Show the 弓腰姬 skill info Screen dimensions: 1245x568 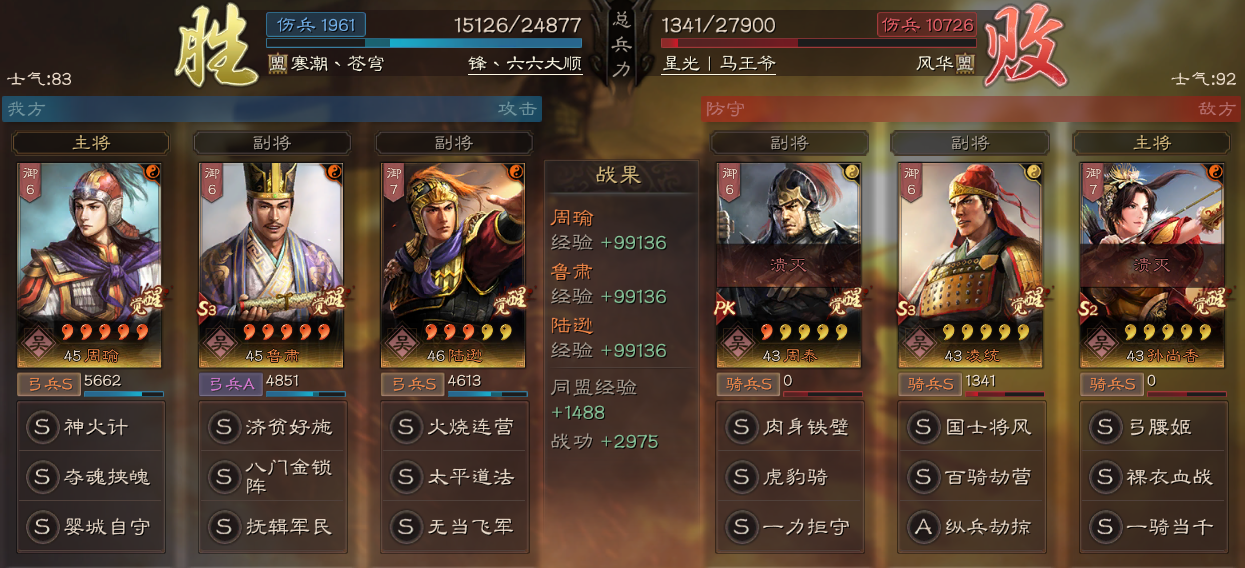tap(1153, 427)
